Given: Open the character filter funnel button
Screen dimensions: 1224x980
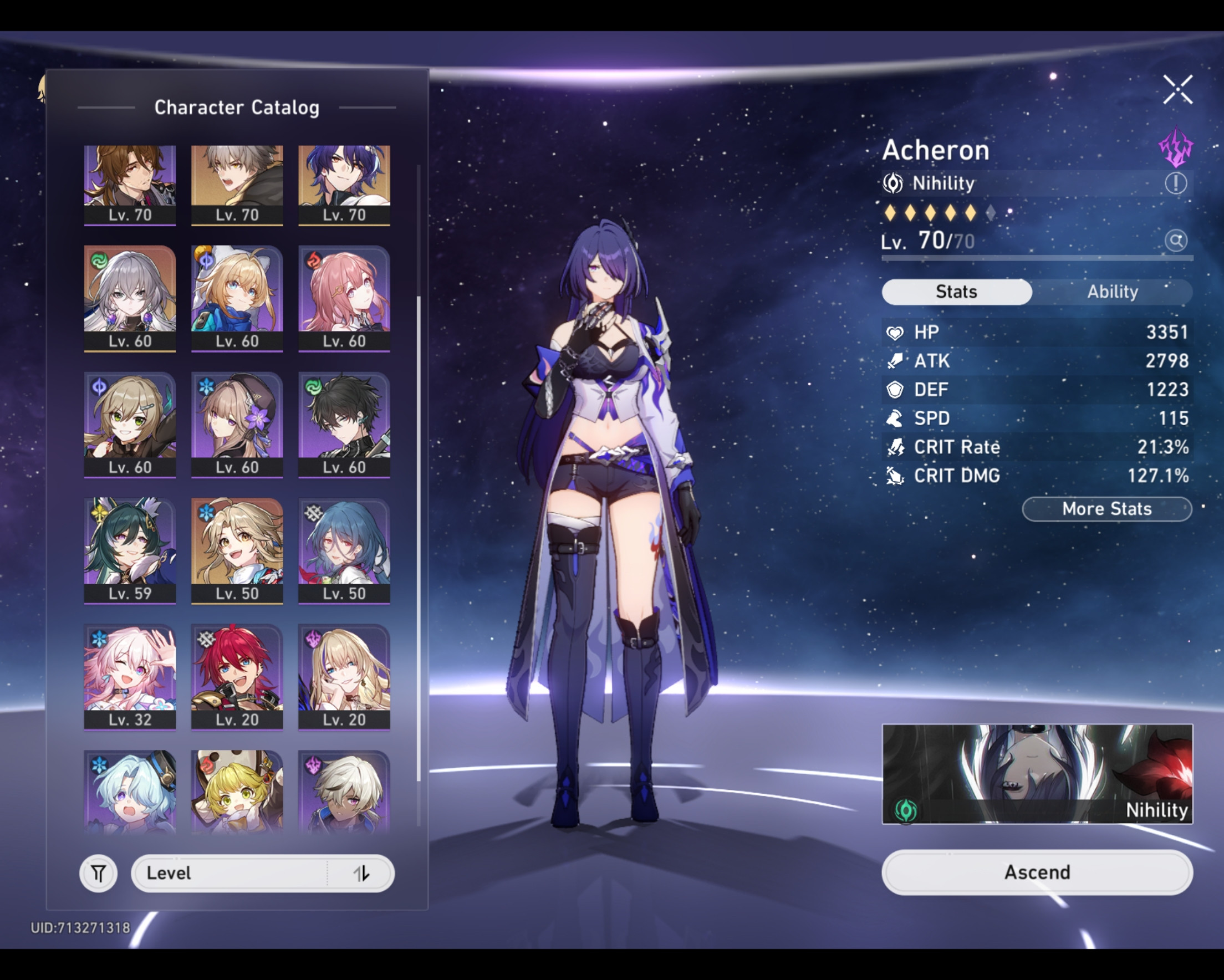Looking at the screenshot, I should point(98,873).
